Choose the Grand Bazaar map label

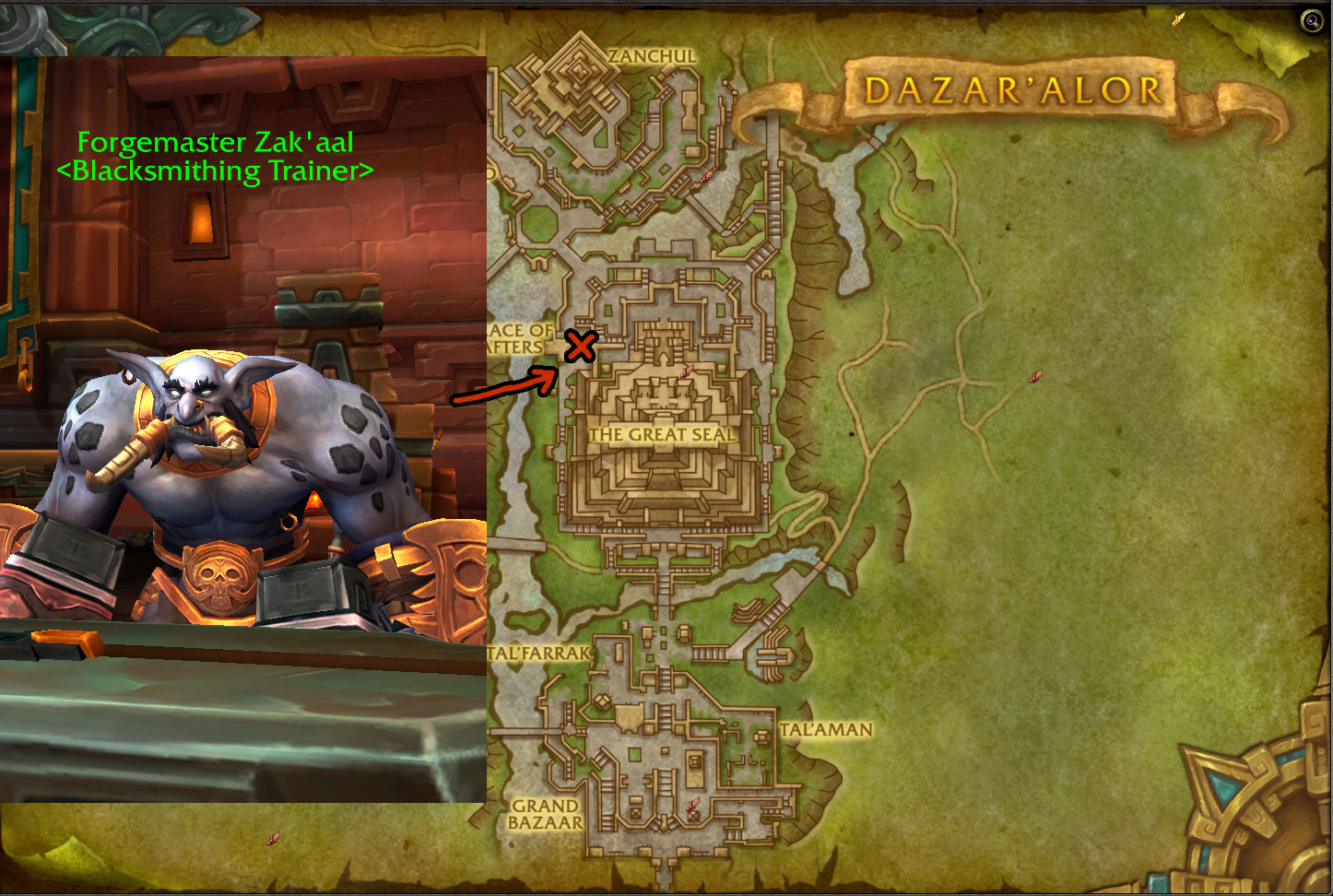point(546,814)
